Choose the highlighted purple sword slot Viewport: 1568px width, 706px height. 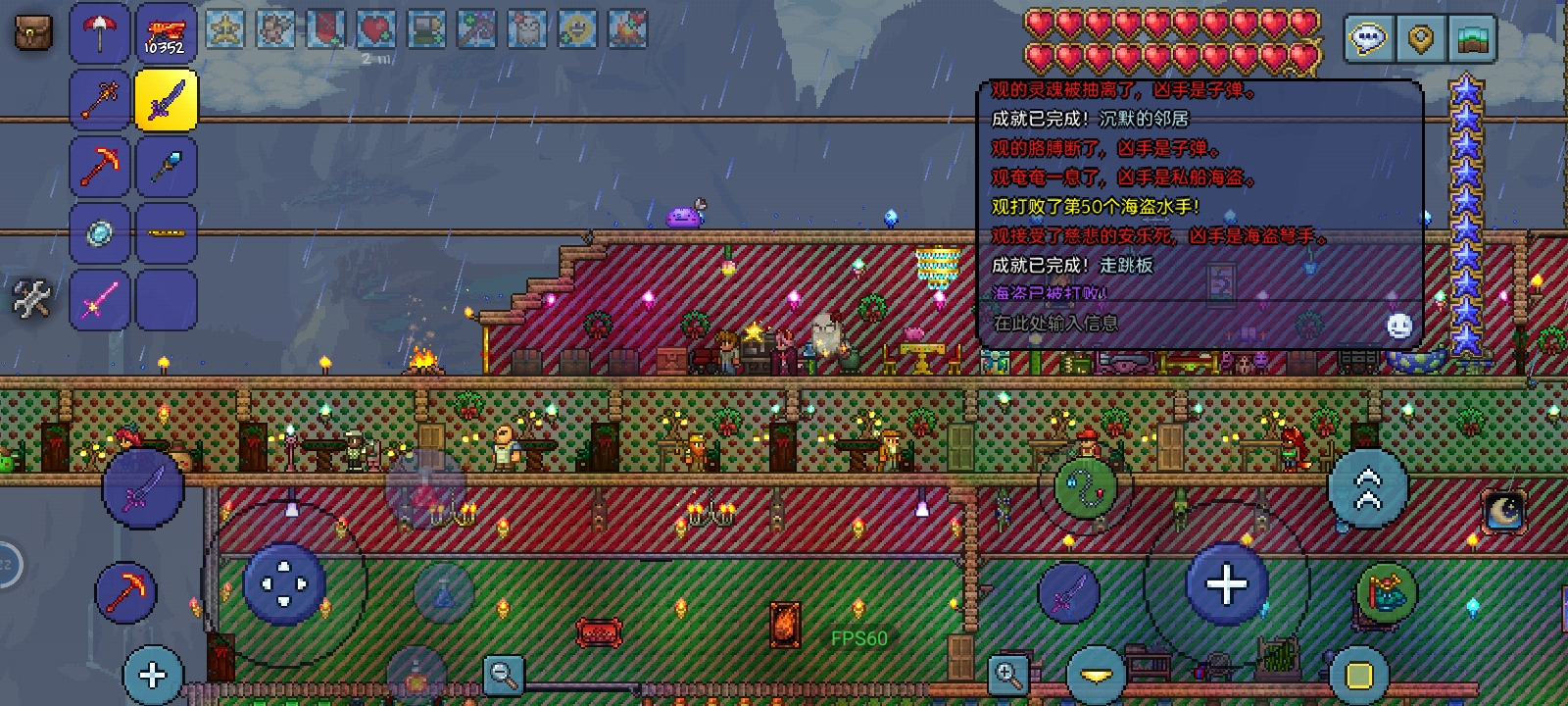166,100
